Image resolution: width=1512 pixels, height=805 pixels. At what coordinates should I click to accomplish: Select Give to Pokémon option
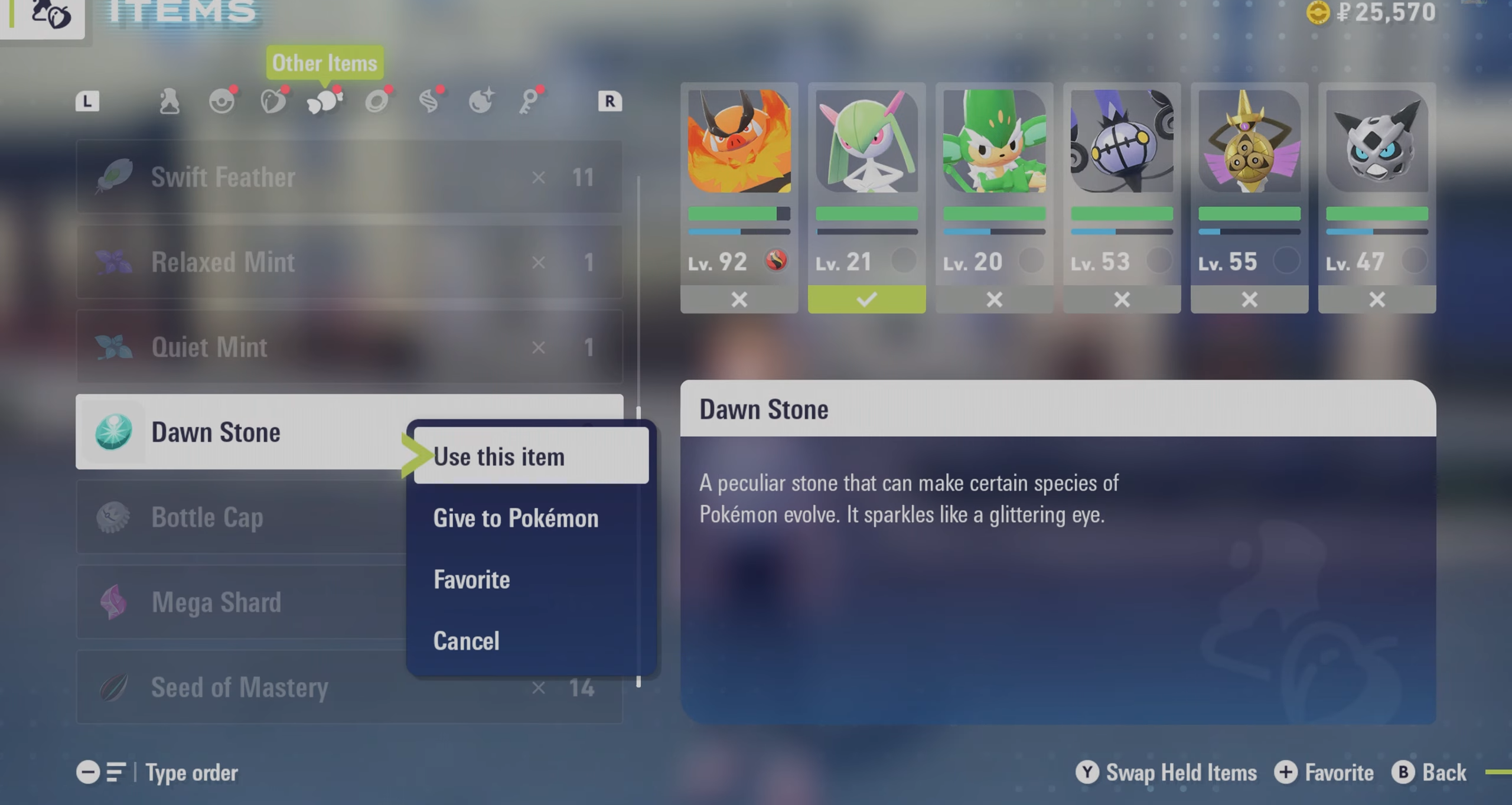pos(516,518)
